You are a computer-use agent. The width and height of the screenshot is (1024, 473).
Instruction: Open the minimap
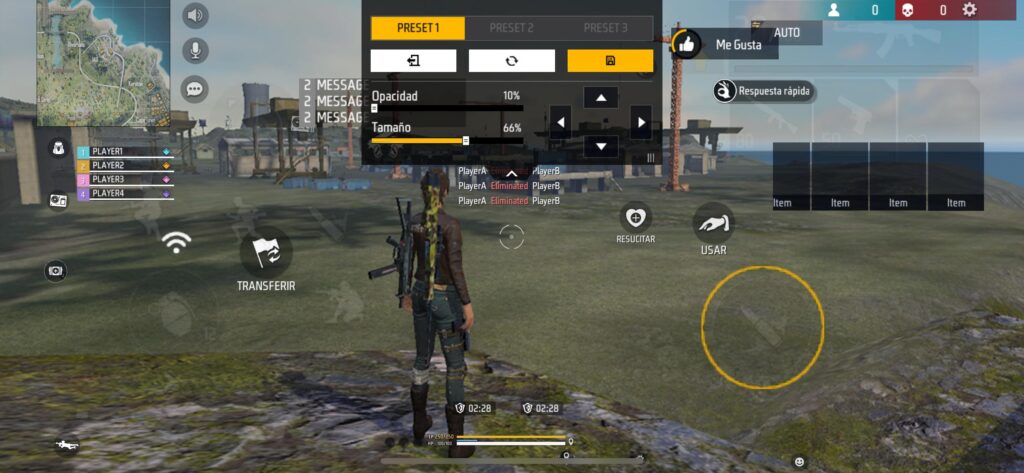(103, 62)
